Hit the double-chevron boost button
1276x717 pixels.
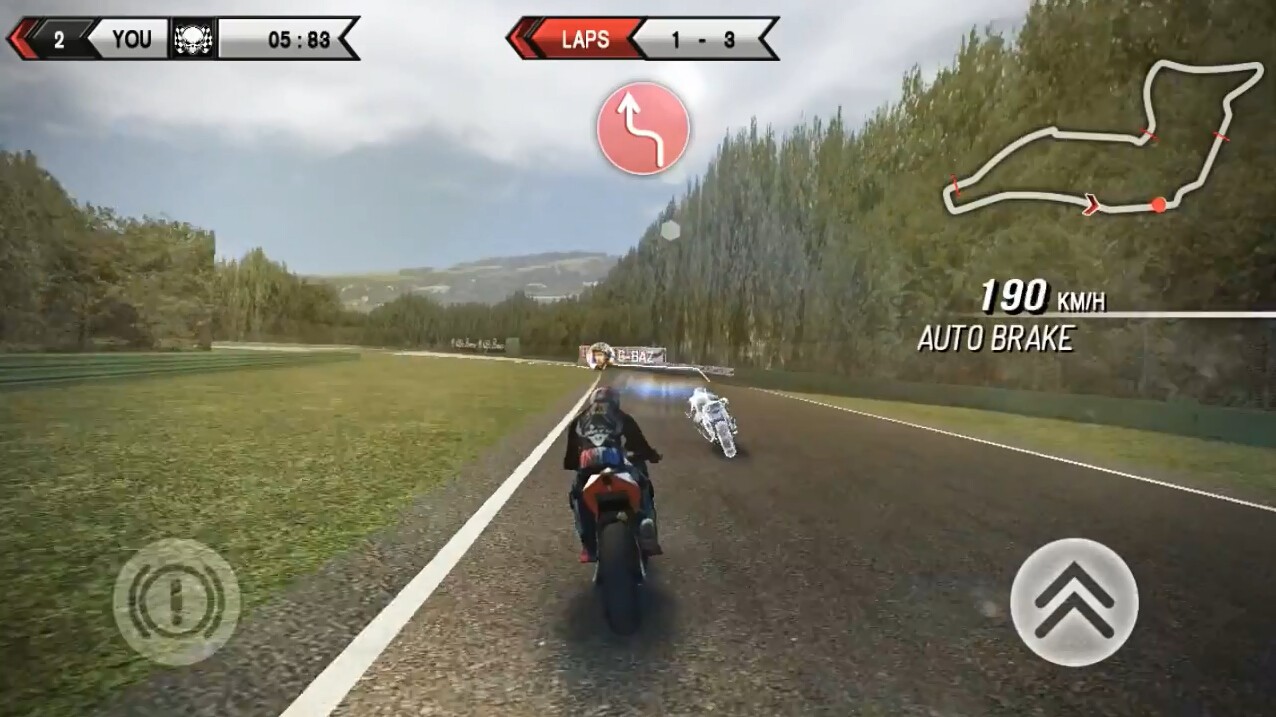[x=1074, y=602]
